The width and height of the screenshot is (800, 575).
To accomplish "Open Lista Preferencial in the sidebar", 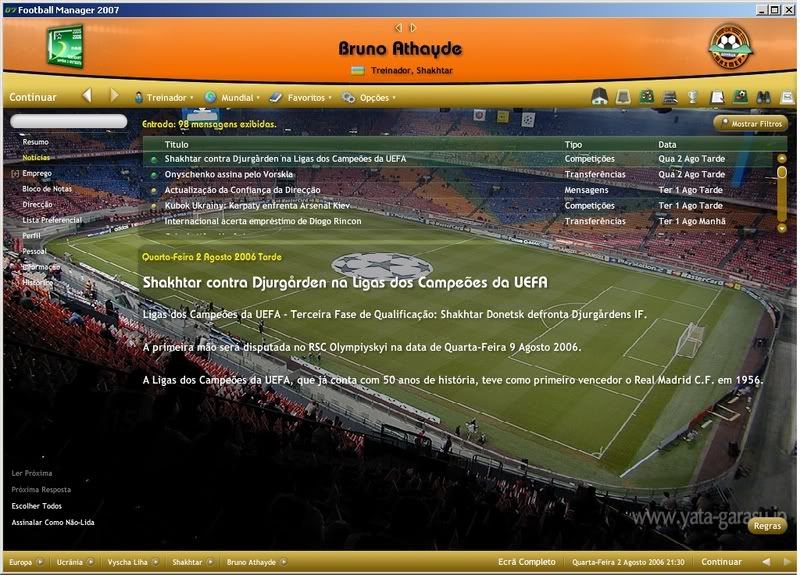I will (52, 219).
